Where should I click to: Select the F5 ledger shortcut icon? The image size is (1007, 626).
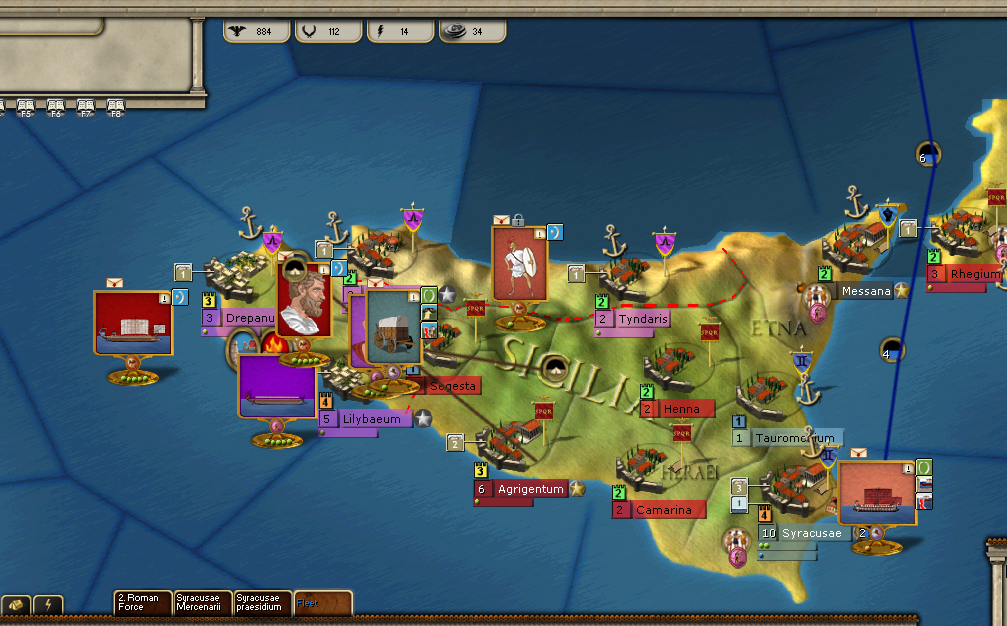pyautogui.click(x=26, y=107)
